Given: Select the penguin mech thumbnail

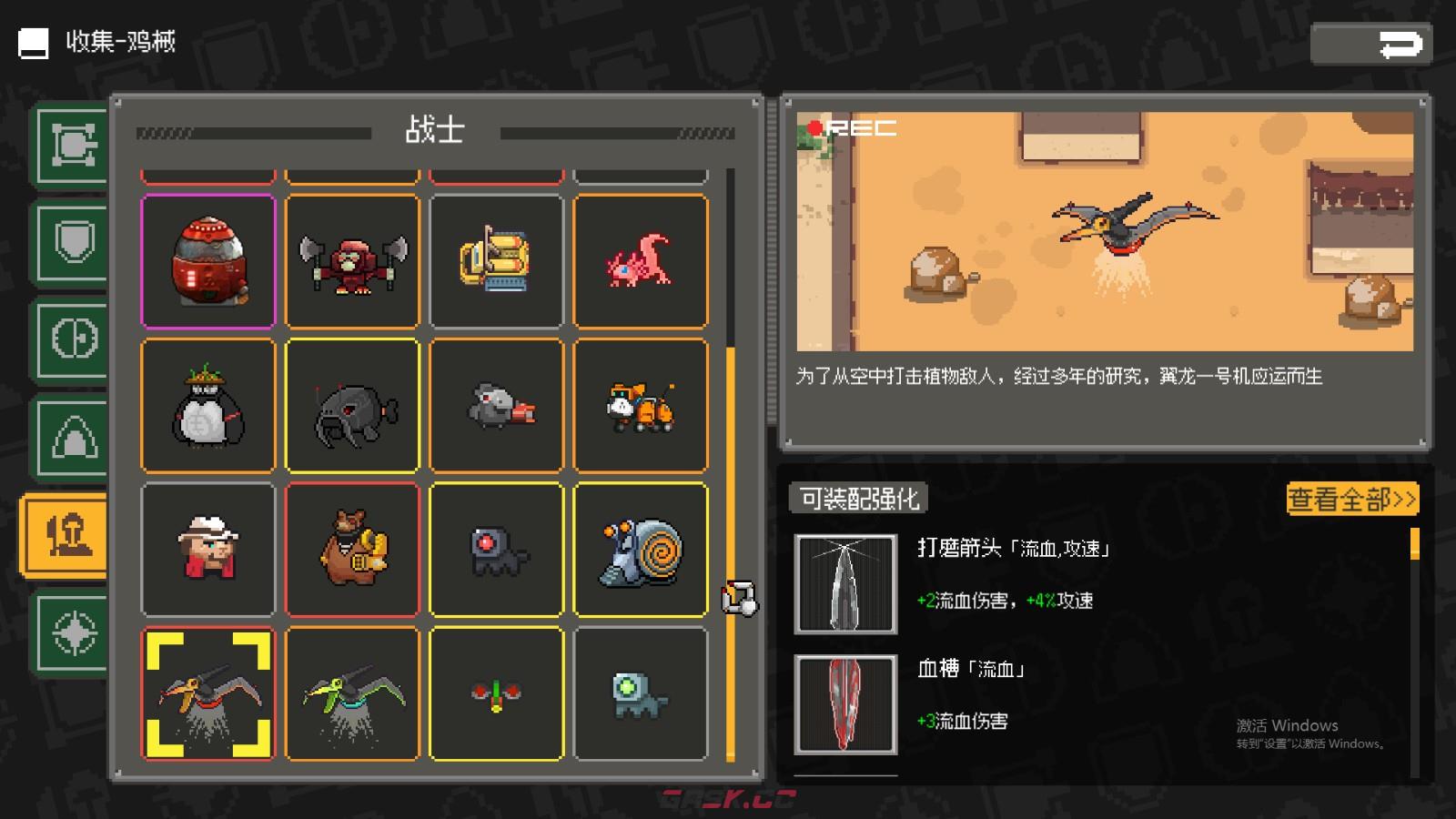Looking at the screenshot, I should [x=207, y=406].
